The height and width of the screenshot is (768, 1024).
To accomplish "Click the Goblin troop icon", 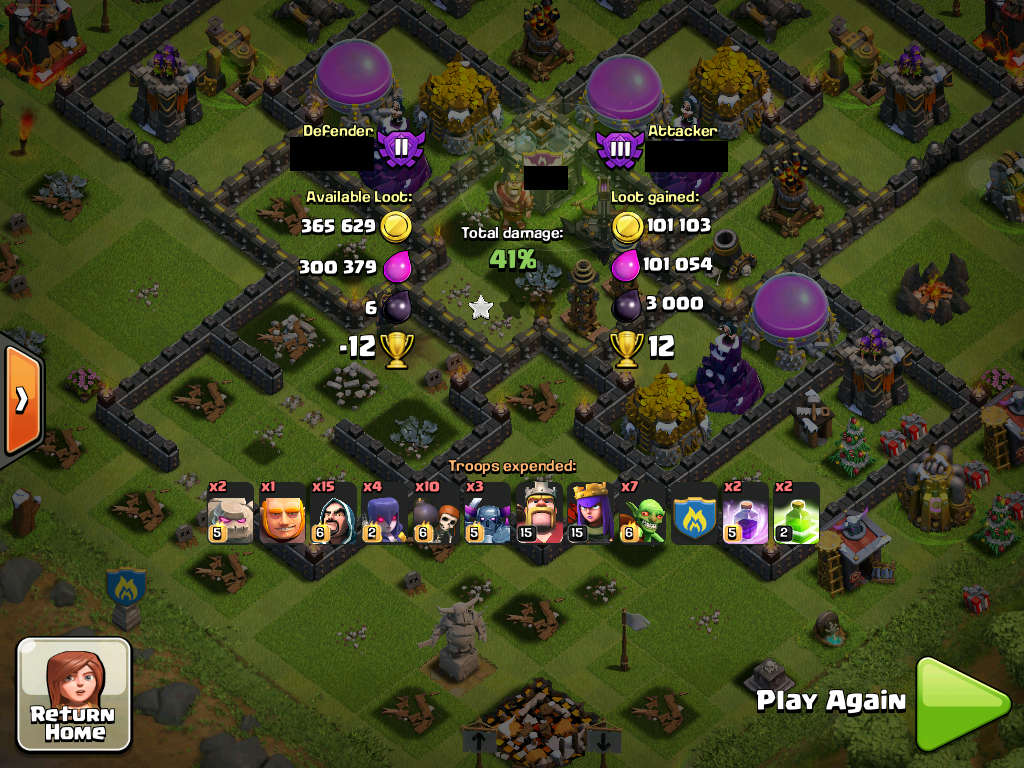I will 642,514.
